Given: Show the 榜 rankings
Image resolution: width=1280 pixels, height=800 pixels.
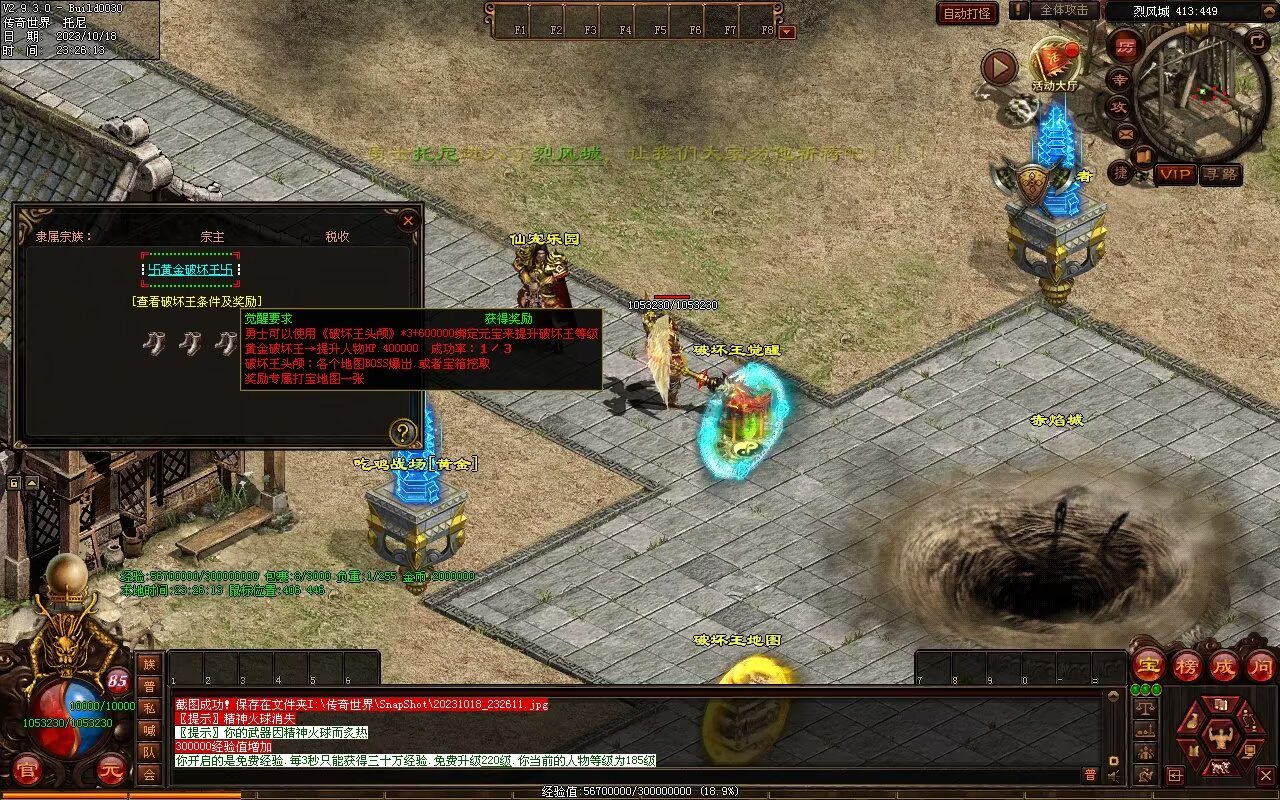Looking at the screenshot, I should [1187, 665].
